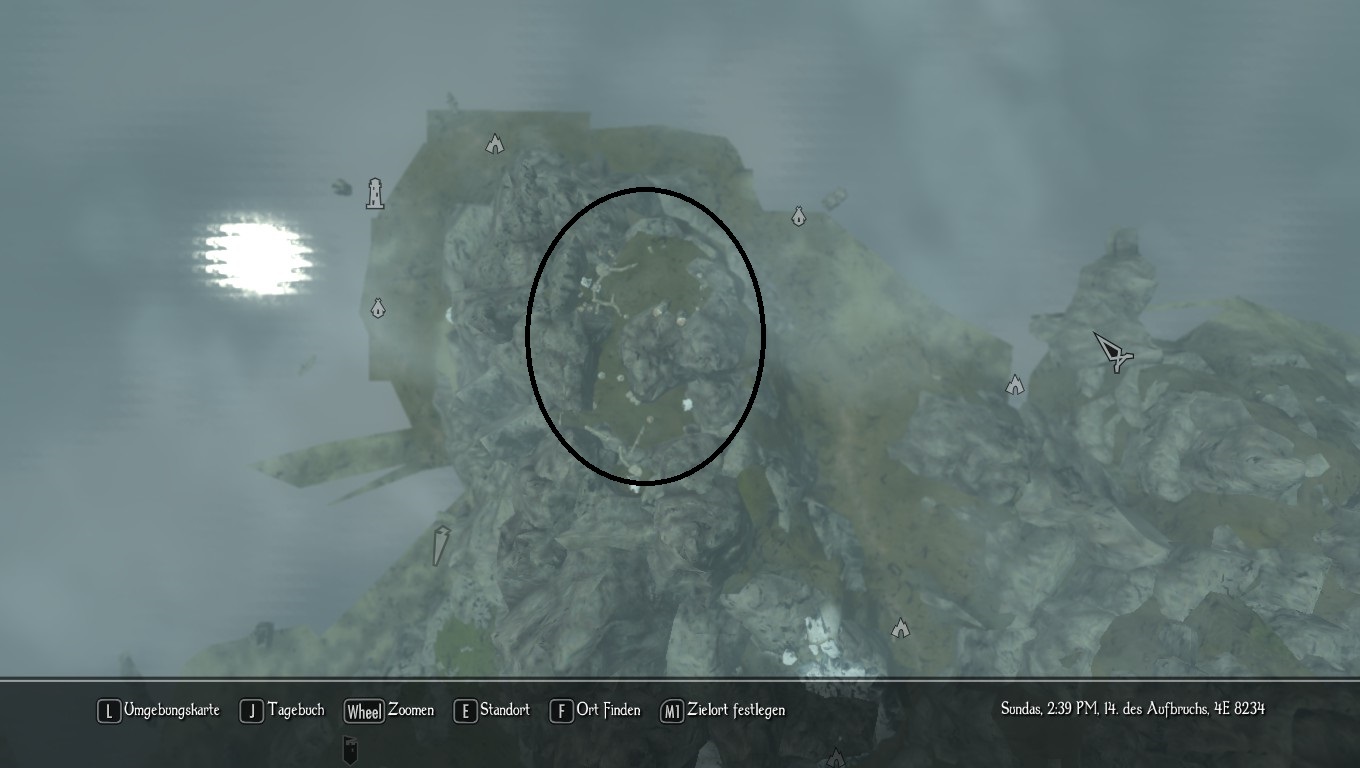
Task: Pick the cave marker beside the player arrow
Action: pyautogui.click(x=1015, y=385)
